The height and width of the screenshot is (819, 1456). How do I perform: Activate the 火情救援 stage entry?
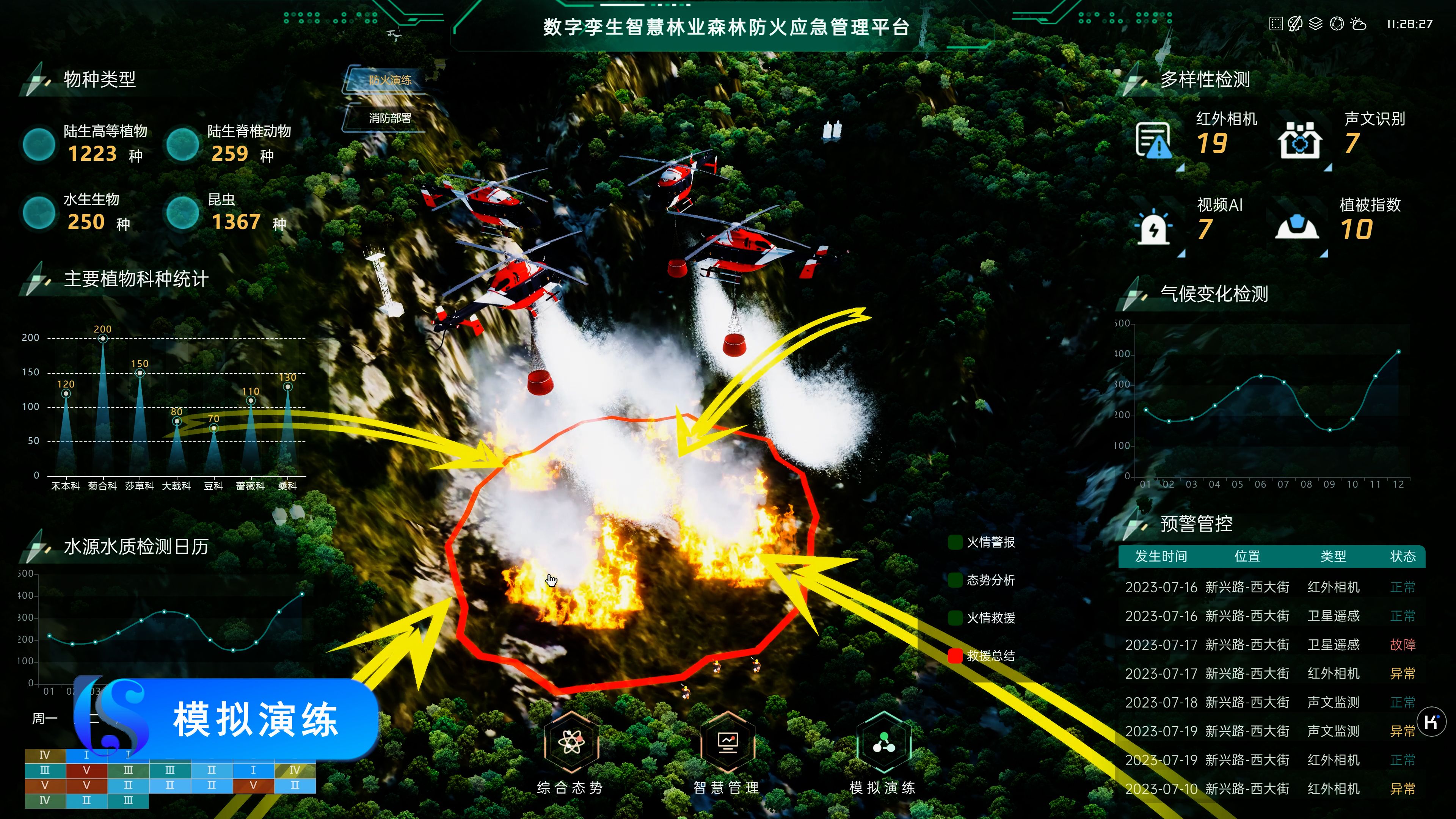click(x=990, y=618)
